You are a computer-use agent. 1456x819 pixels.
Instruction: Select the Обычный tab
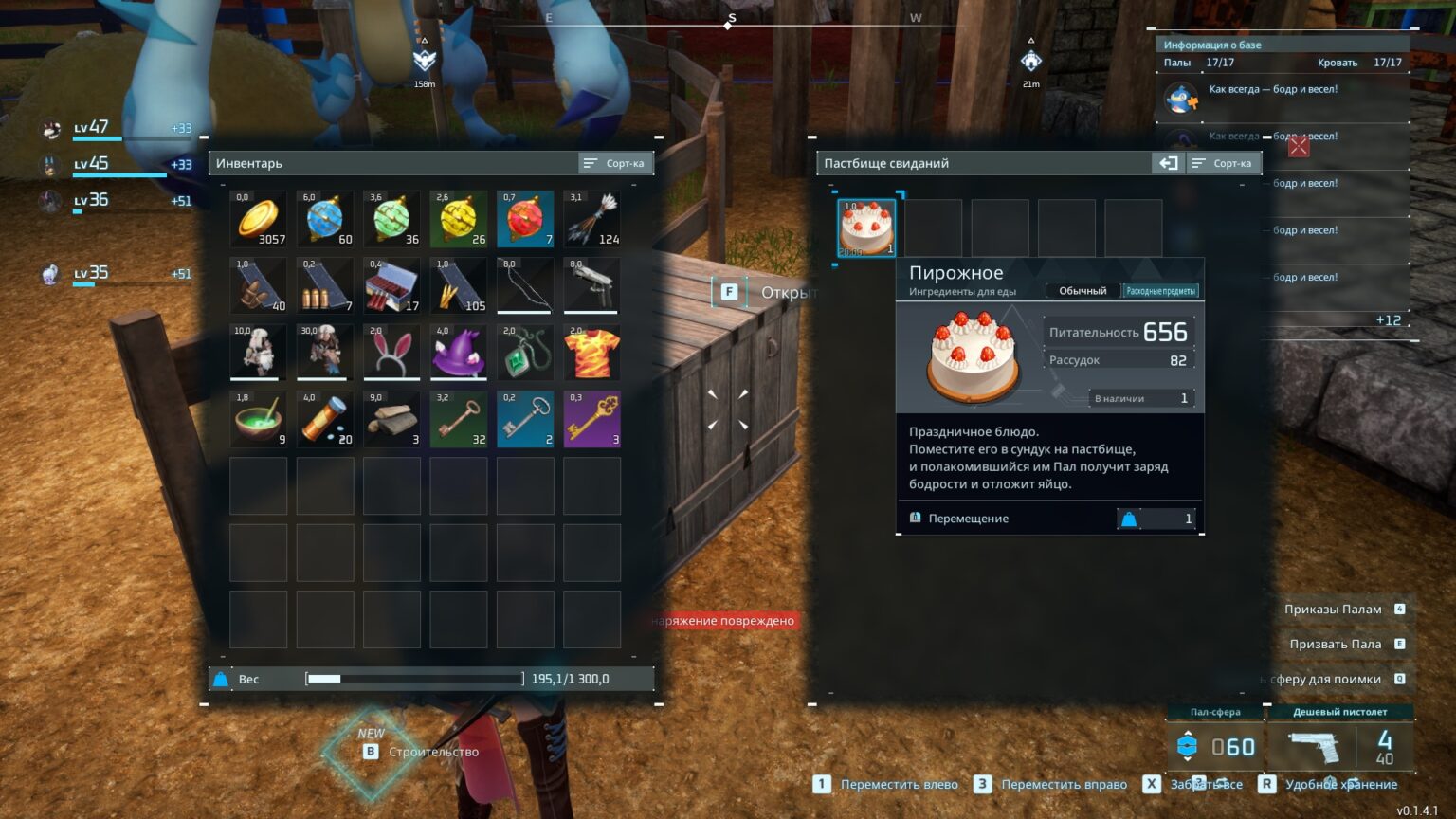1081,290
